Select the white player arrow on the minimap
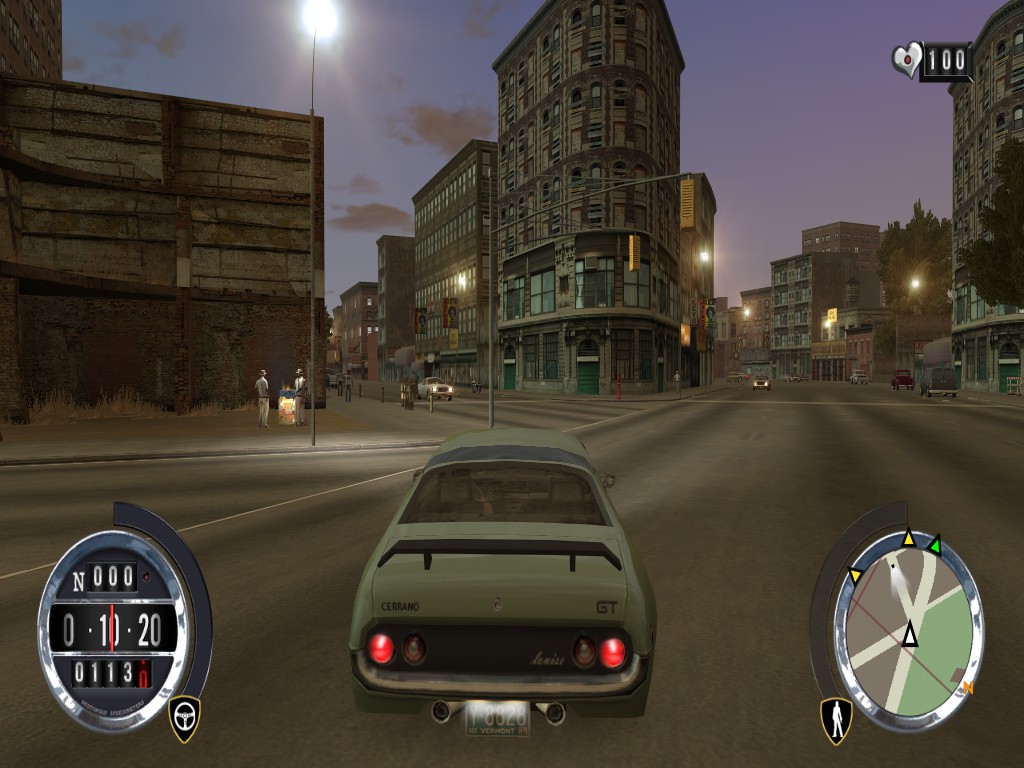The height and width of the screenshot is (768, 1024). tap(909, 634)
